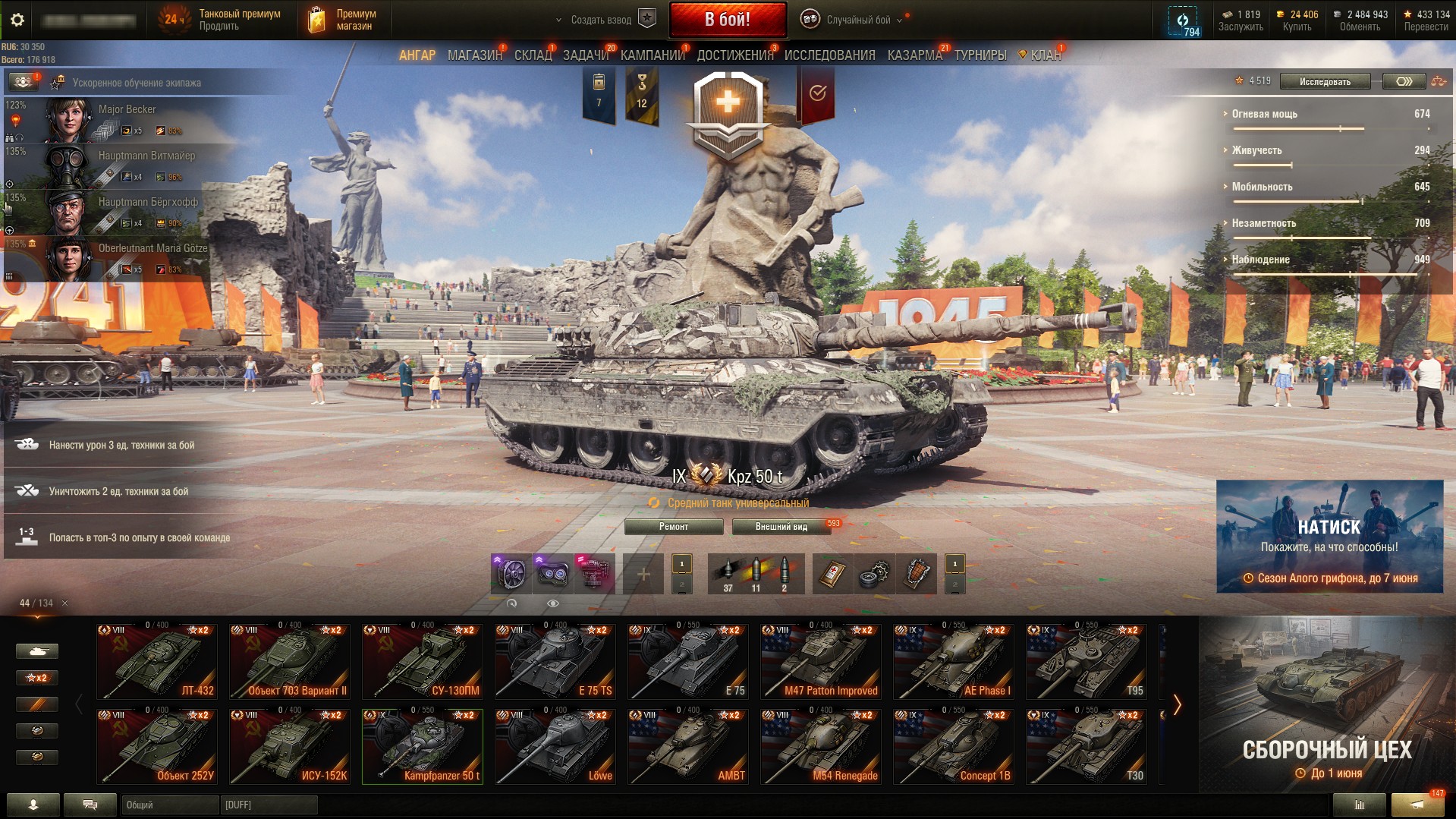The width and height of the screenshot is (1456, 819).
Task: Open the ТУРНИРЫ tab
Action: (x=980, y=55)
